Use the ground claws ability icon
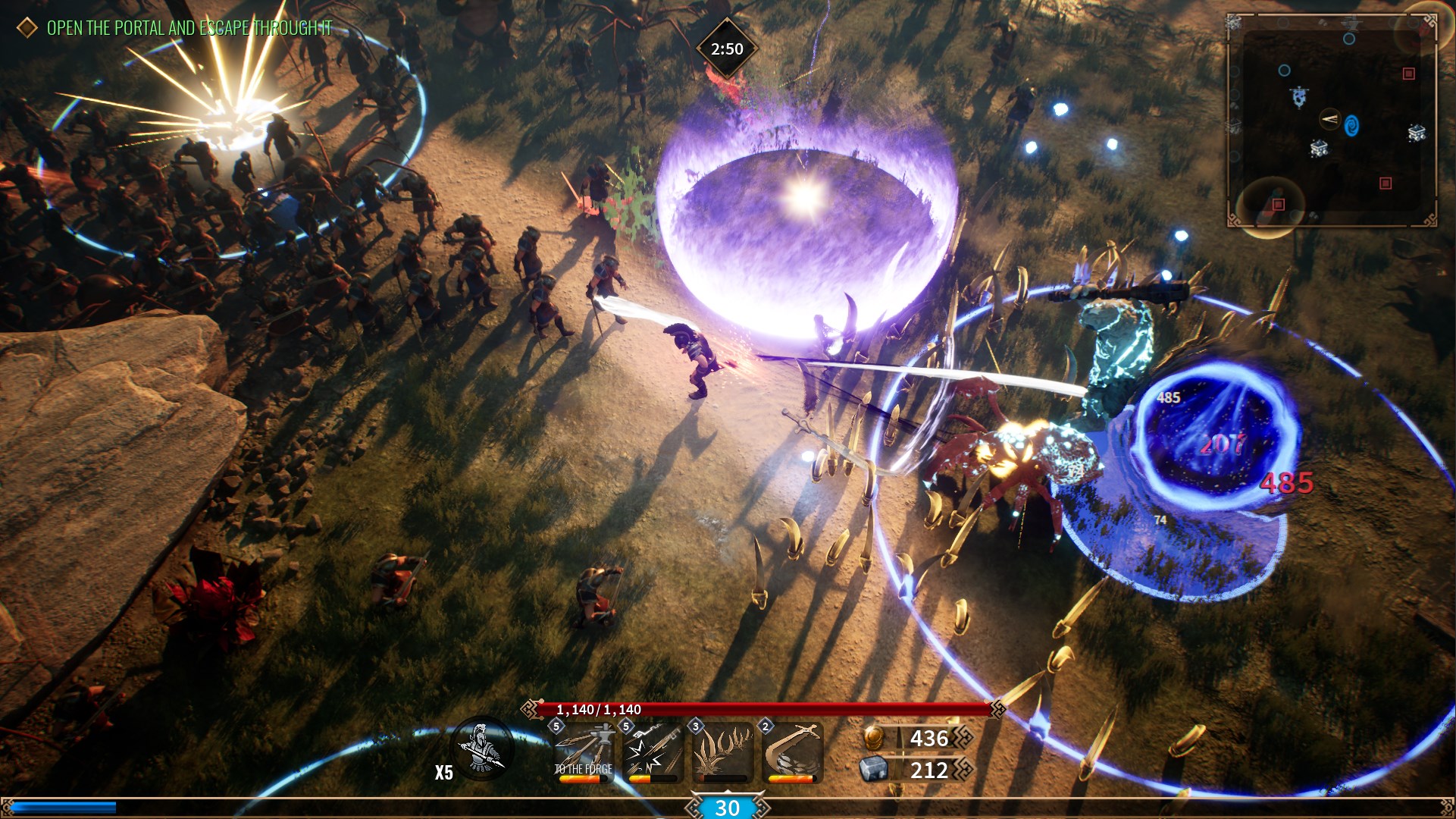The image size is (1456, 819). pos(722,752)
